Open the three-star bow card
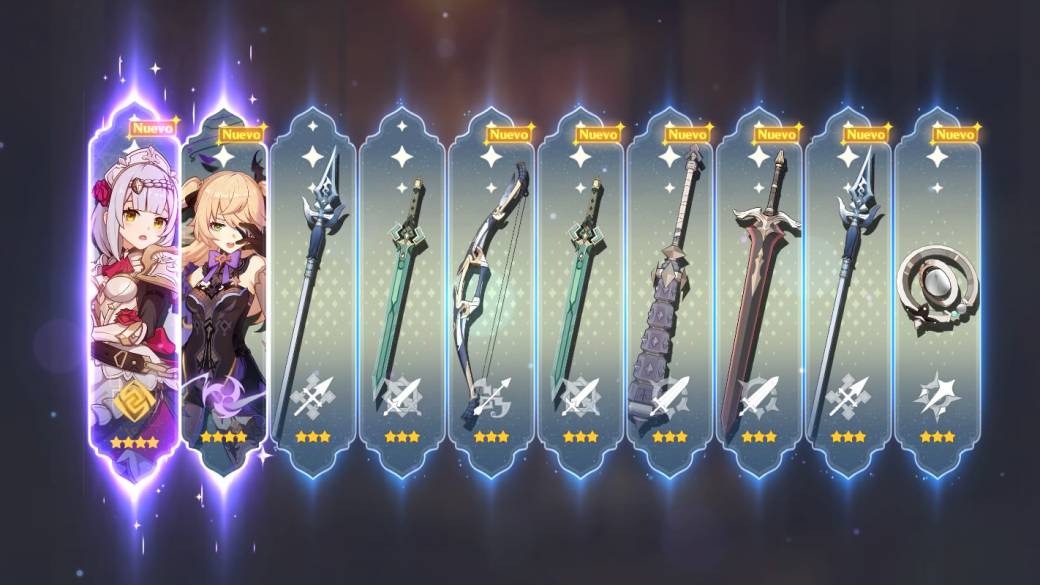The width and height of the screenshot is (1040, 585). tap(491, 290)
